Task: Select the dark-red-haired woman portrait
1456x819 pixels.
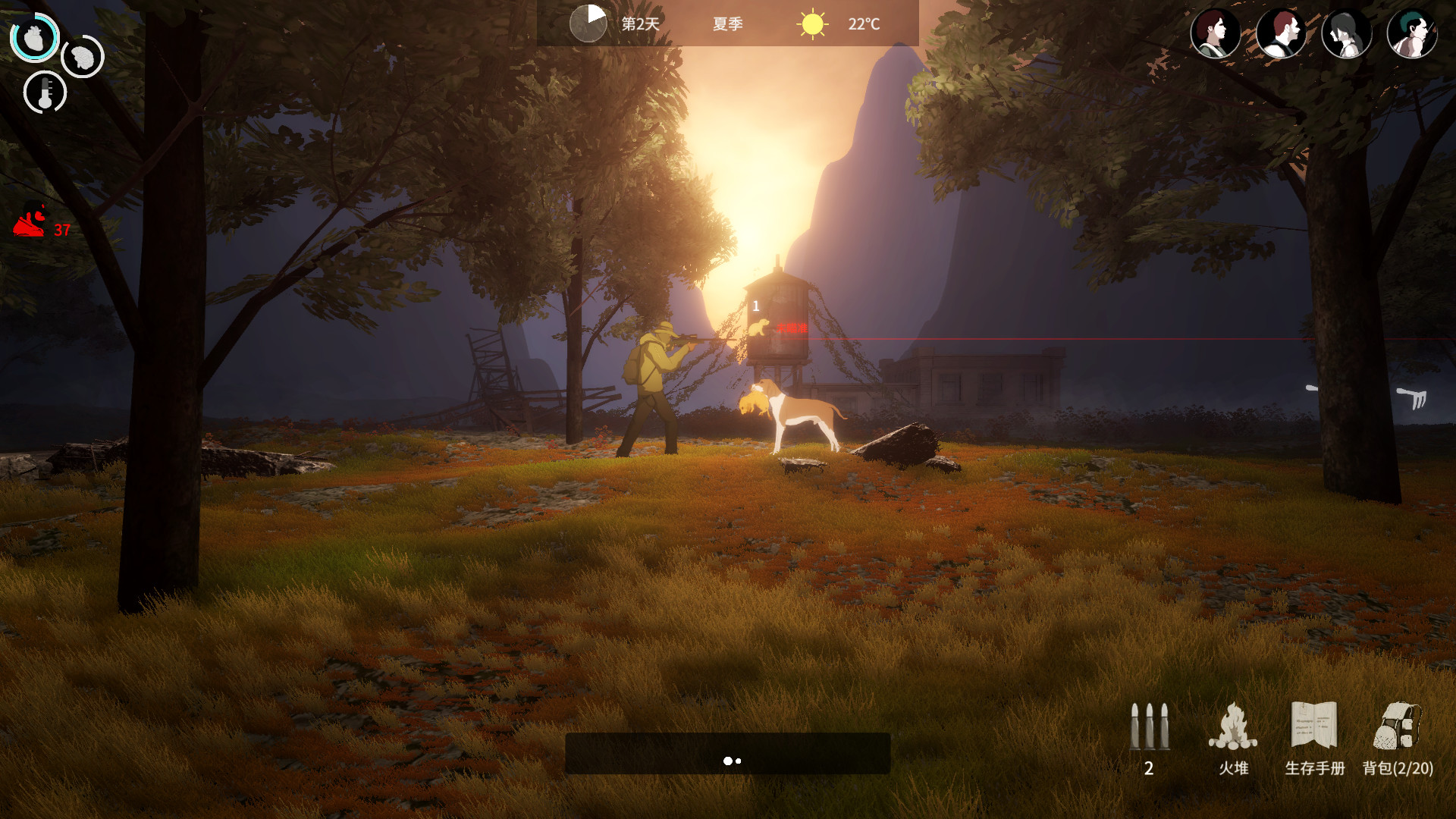Action: [x=1215, y=33]
